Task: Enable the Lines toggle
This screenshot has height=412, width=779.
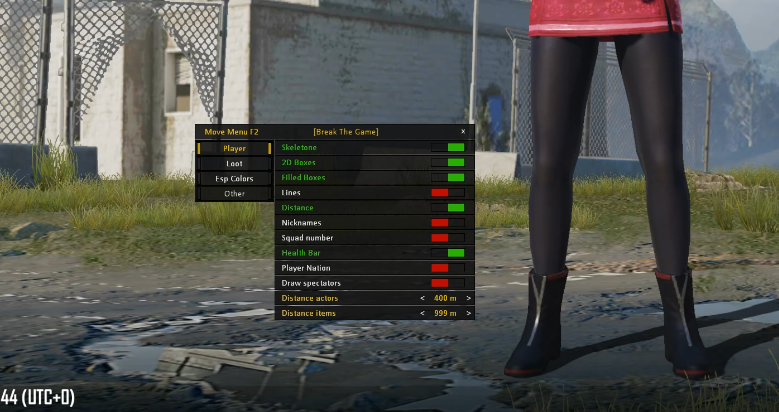Action: [447, 192]
